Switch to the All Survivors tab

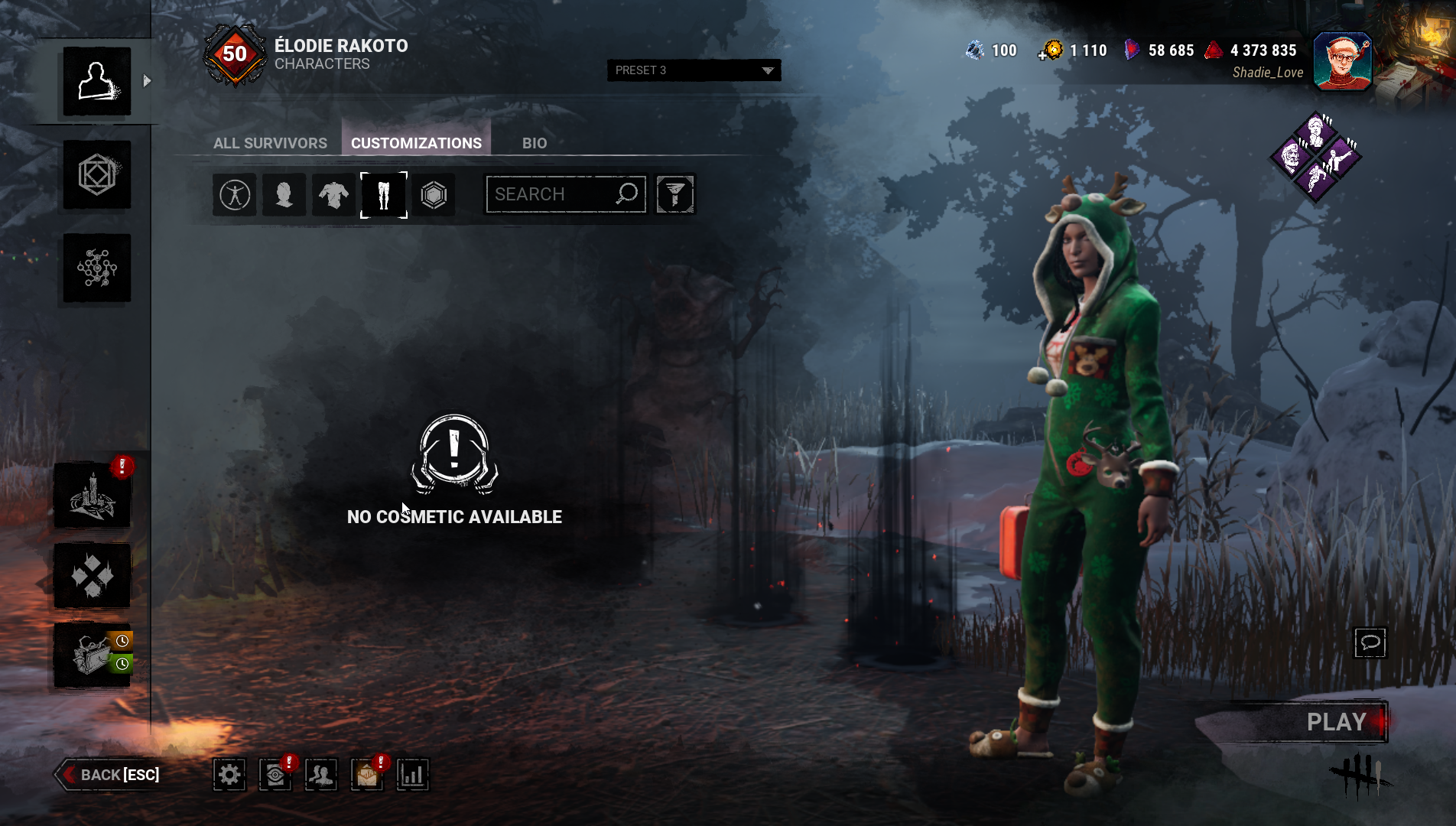(x=270, y=143)
